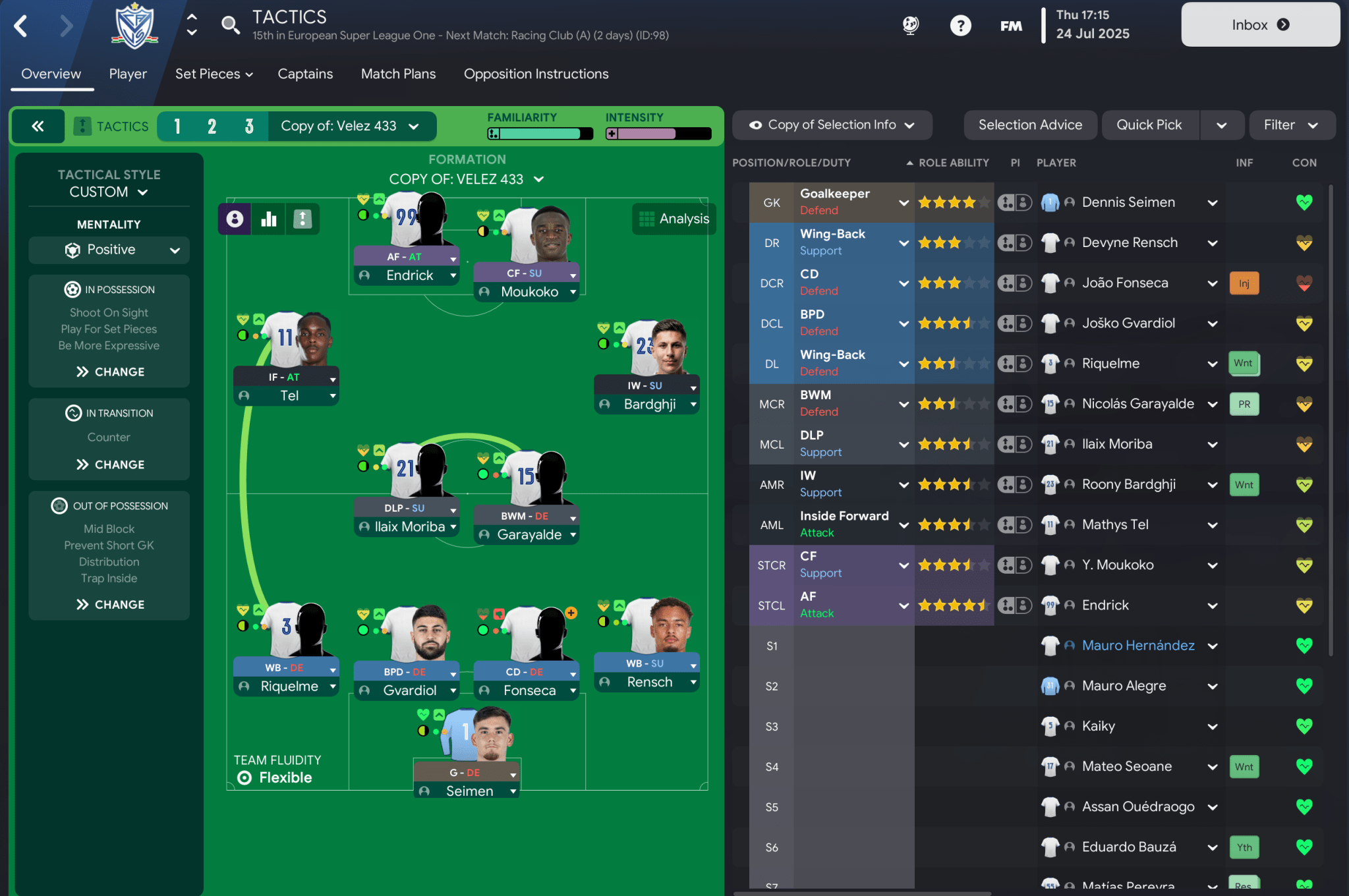This screenshot has height=896, width=1349.
Task: Open the Opposition Instructions tab
Action: 535,74
